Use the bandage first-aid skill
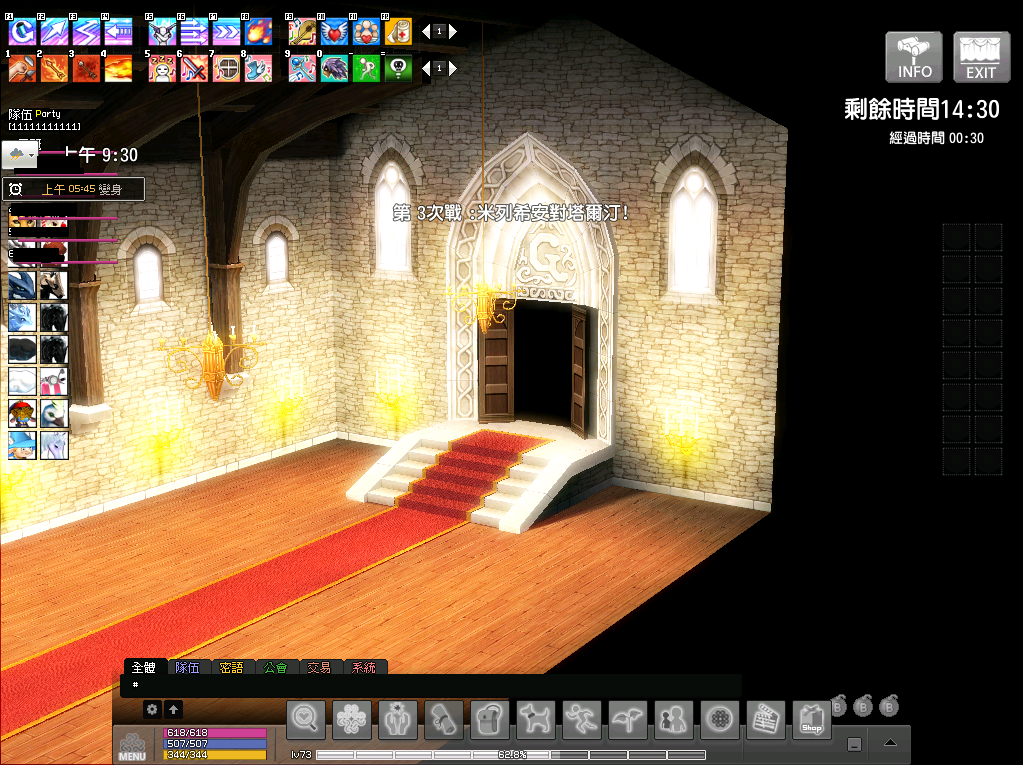 [398, 31]
